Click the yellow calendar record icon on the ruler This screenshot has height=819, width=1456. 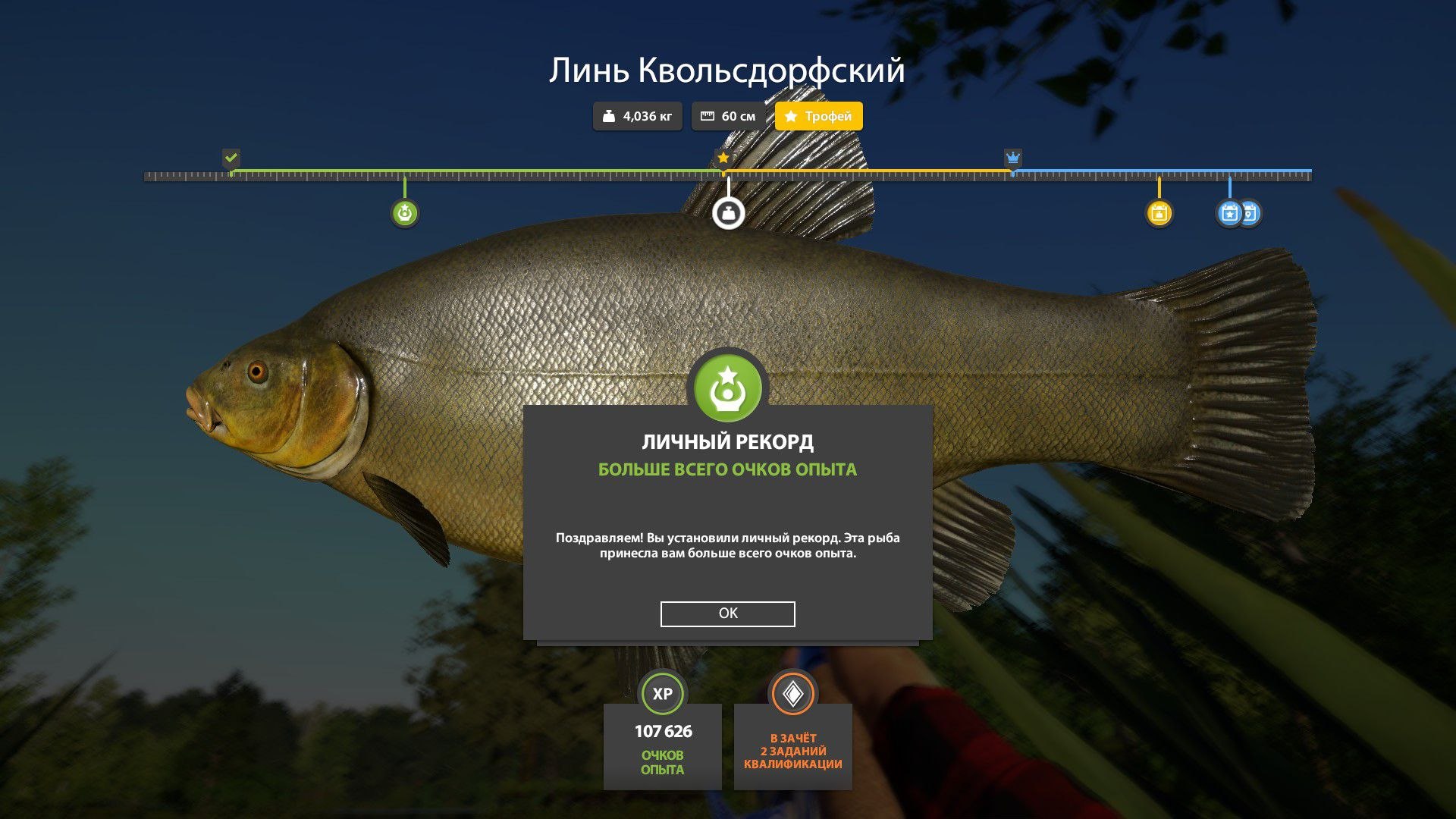[x=1159, y=213]
